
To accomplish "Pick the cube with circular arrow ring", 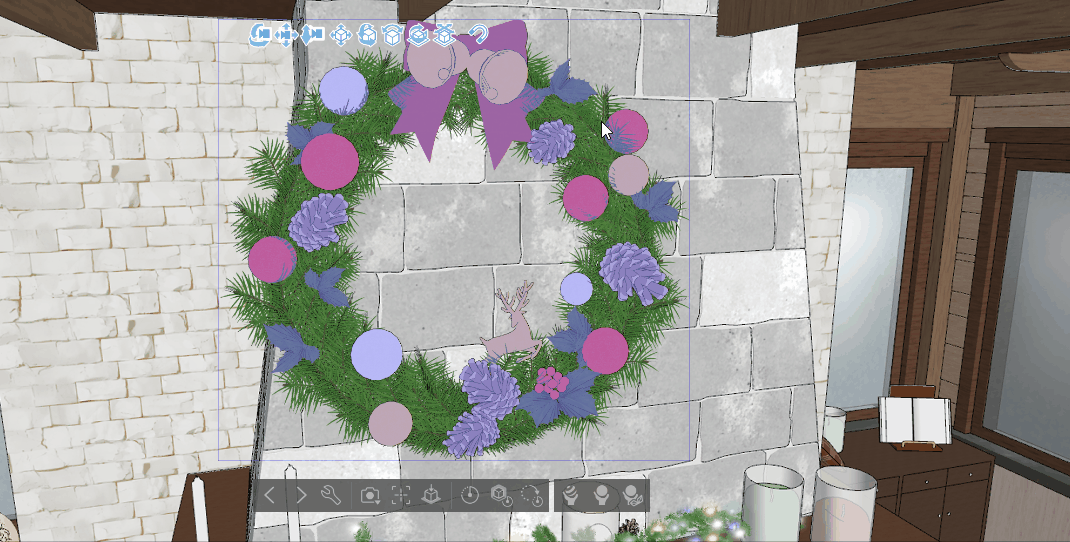I will pos(419,35).
